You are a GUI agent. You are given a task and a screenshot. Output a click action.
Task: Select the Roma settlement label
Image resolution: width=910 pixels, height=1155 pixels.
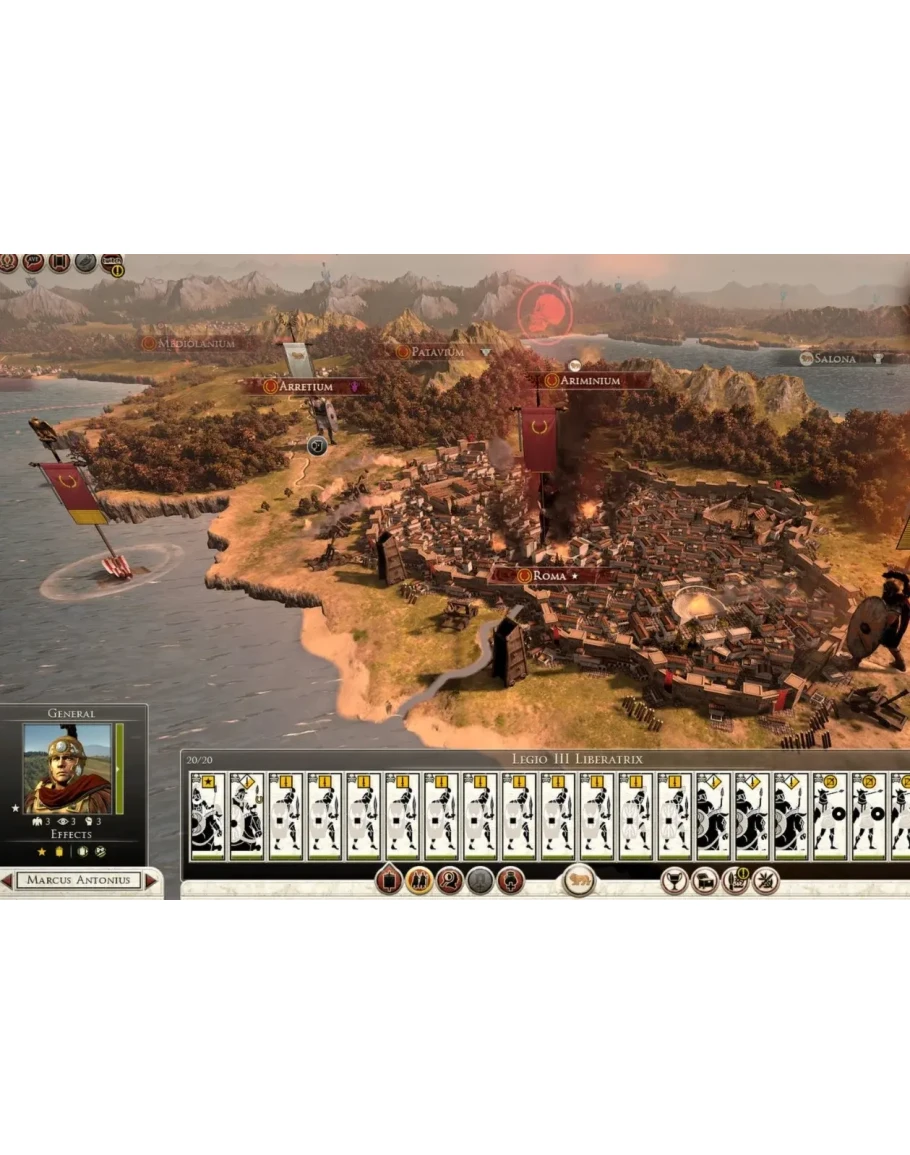tap(549, 576)
